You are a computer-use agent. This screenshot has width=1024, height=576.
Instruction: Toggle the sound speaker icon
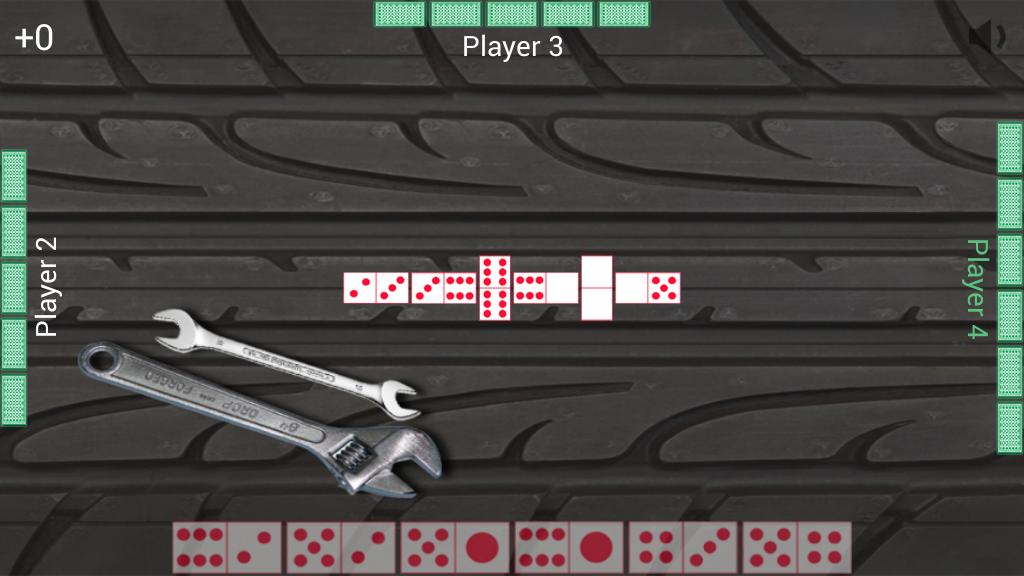click(985, 37)
